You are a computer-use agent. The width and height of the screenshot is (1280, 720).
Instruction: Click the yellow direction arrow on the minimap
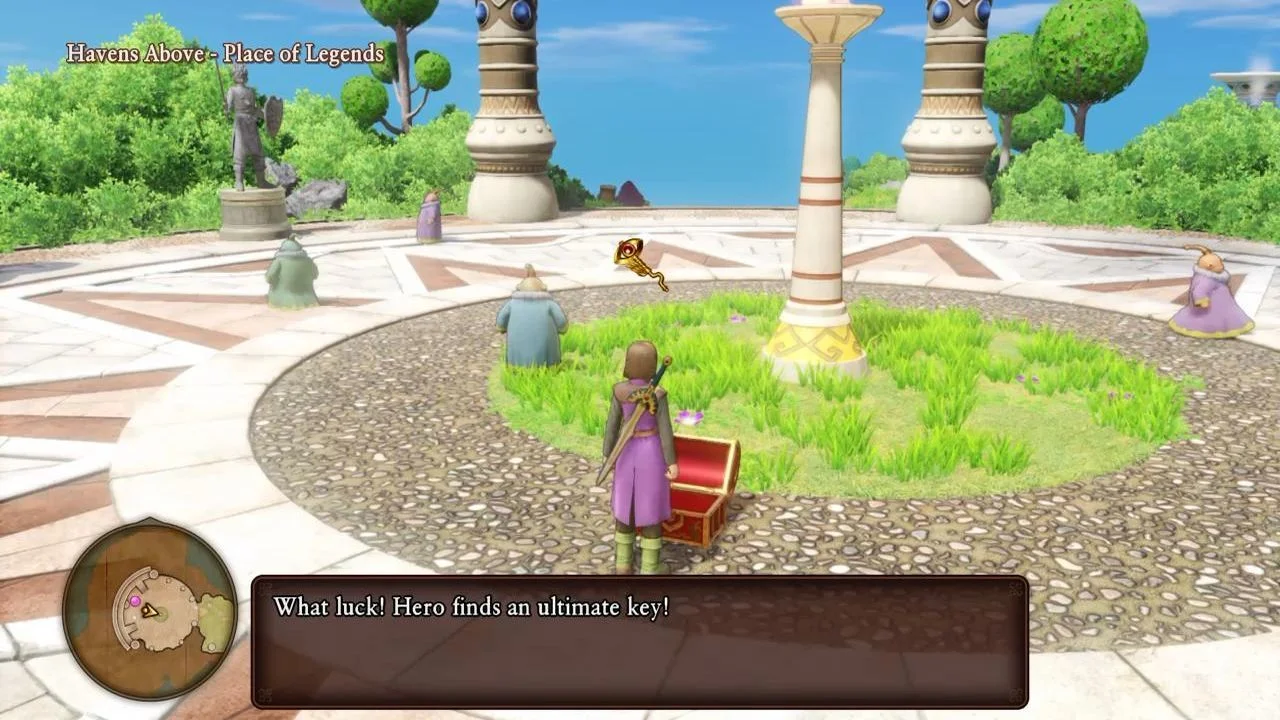coord(151,611)
